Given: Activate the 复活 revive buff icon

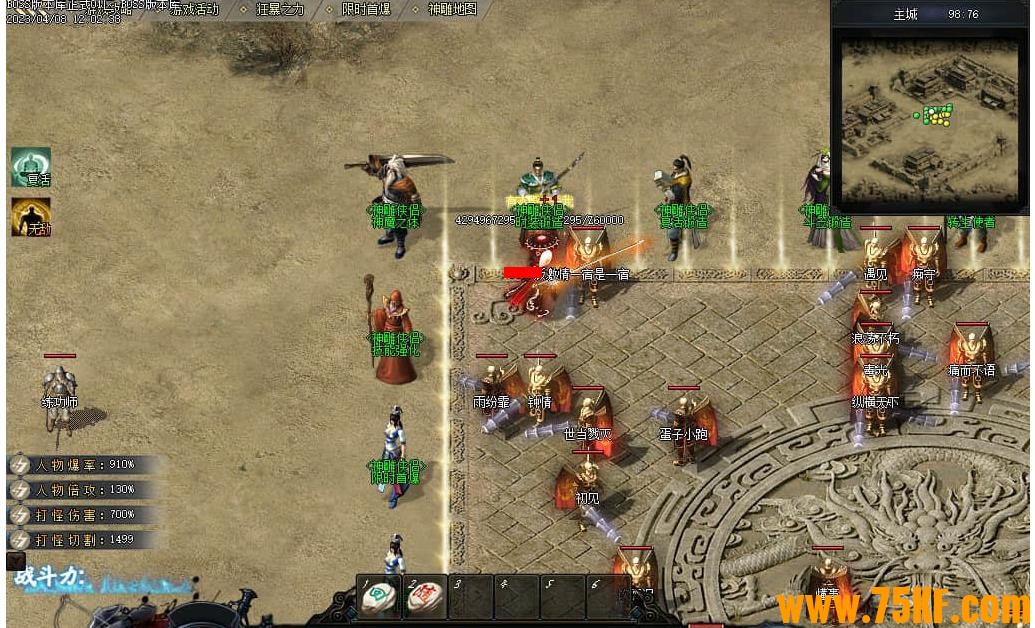Looking at the screenshot, I should tap(31, 167).
